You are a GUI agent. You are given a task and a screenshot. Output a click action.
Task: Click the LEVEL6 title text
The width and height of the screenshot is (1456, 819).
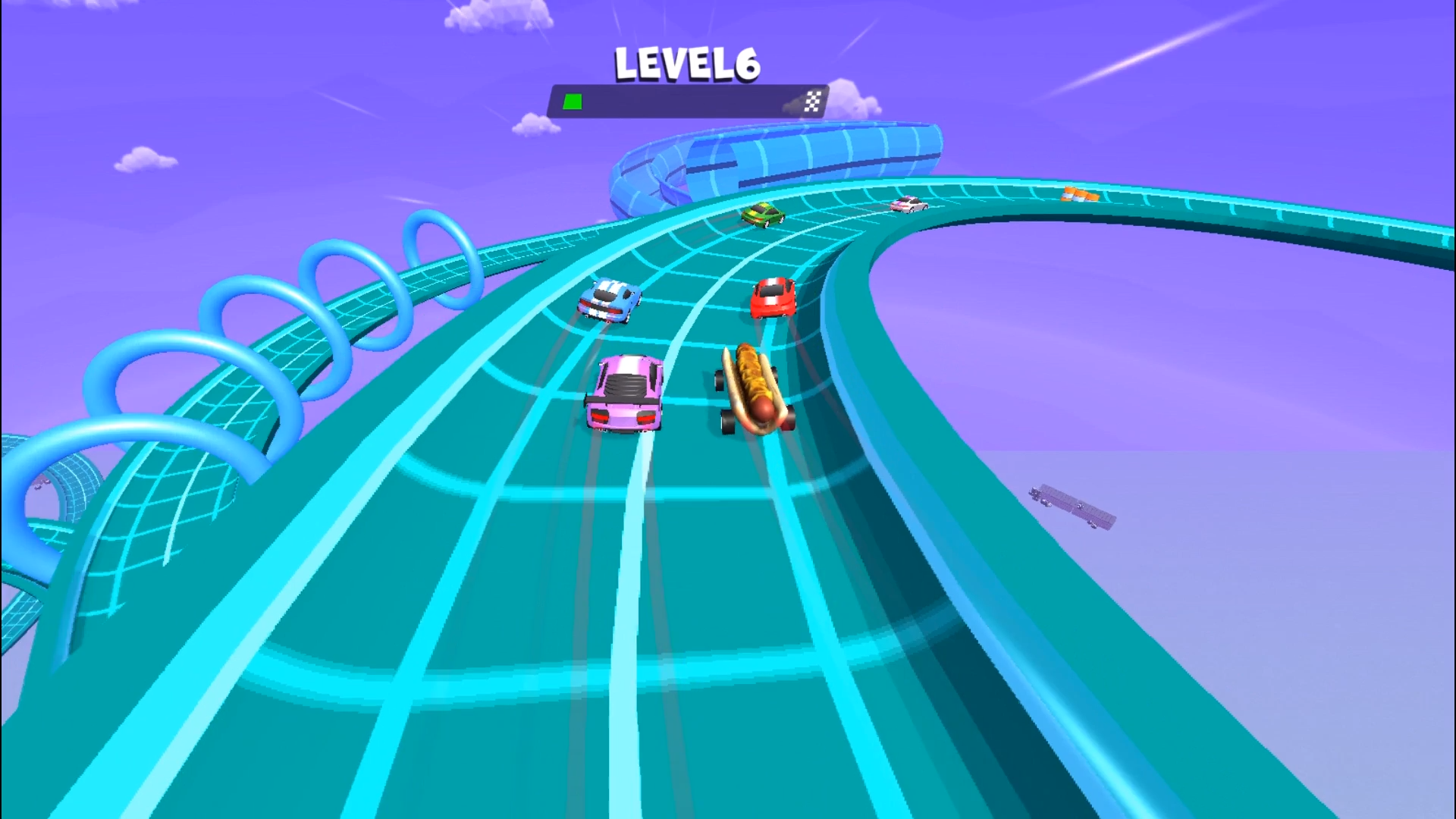685,64
